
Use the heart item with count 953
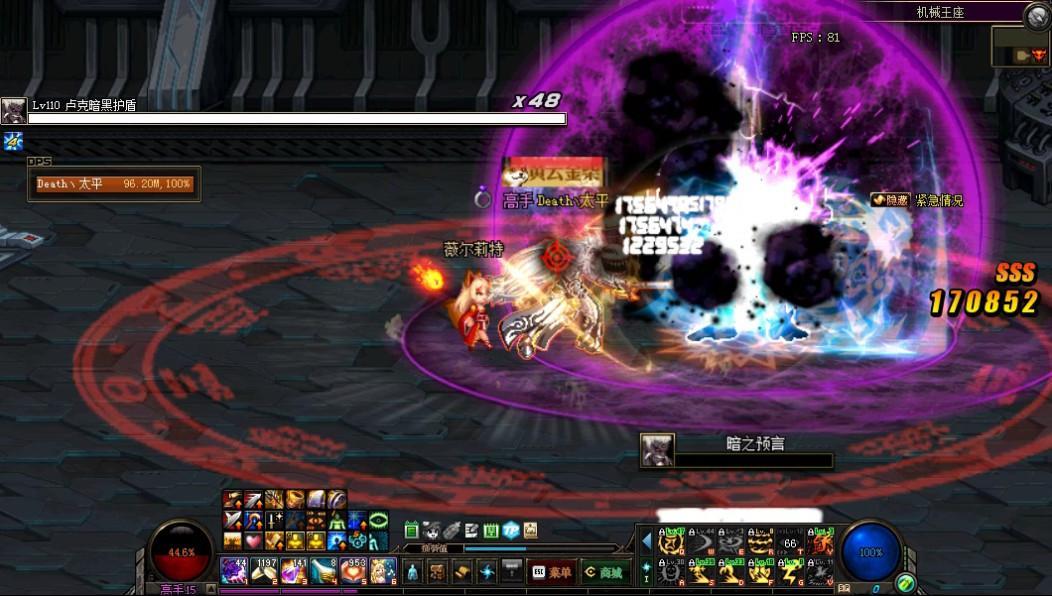(354, 570)
